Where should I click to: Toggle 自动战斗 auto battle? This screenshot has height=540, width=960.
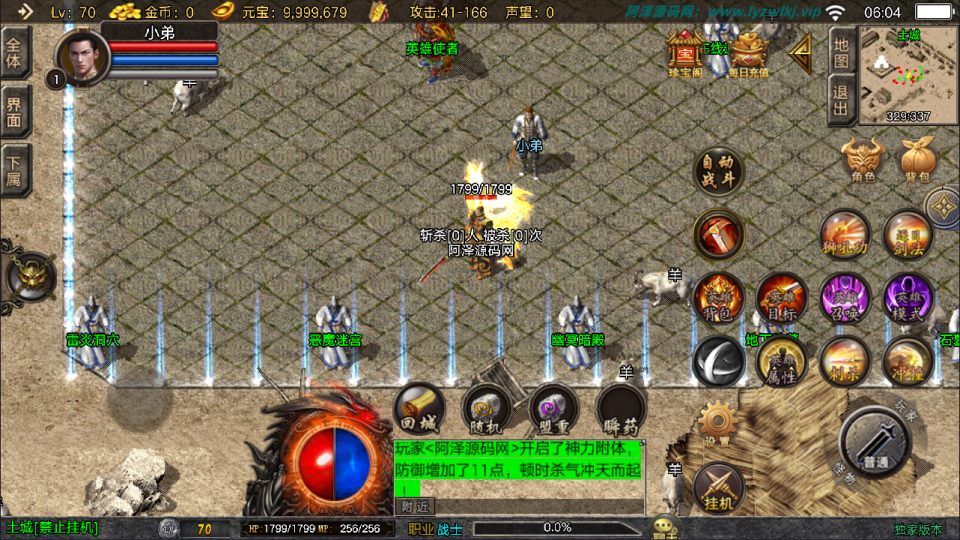(x=718, y=172)
